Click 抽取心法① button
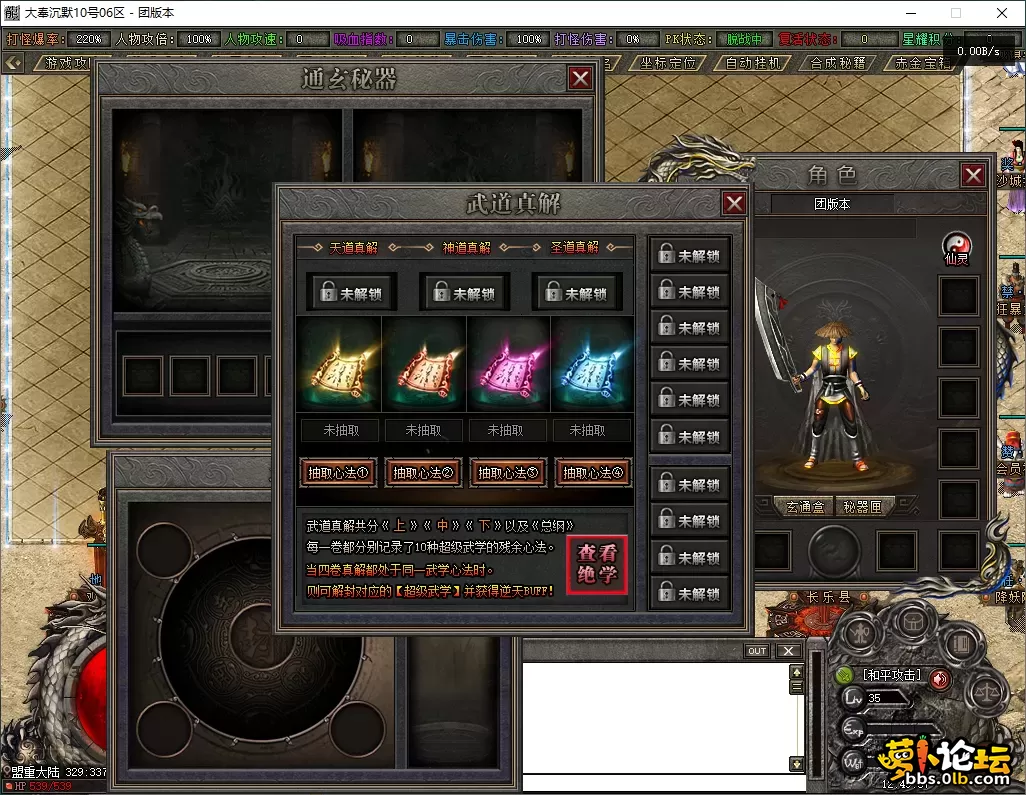The height and width of the screenshot is (795, 1026). coord(339,473)
